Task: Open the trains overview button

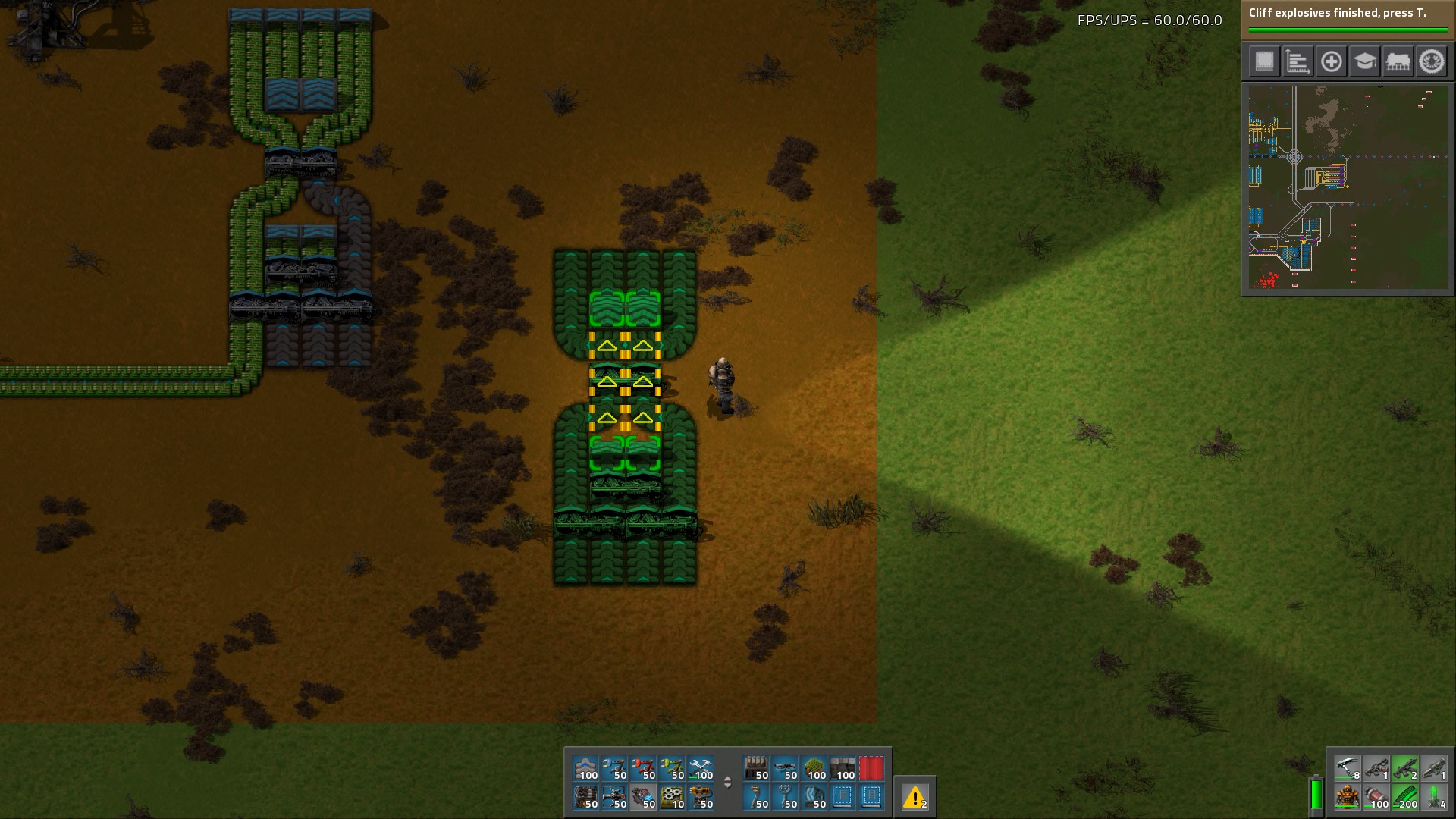Action: (x=1398, y=61)
